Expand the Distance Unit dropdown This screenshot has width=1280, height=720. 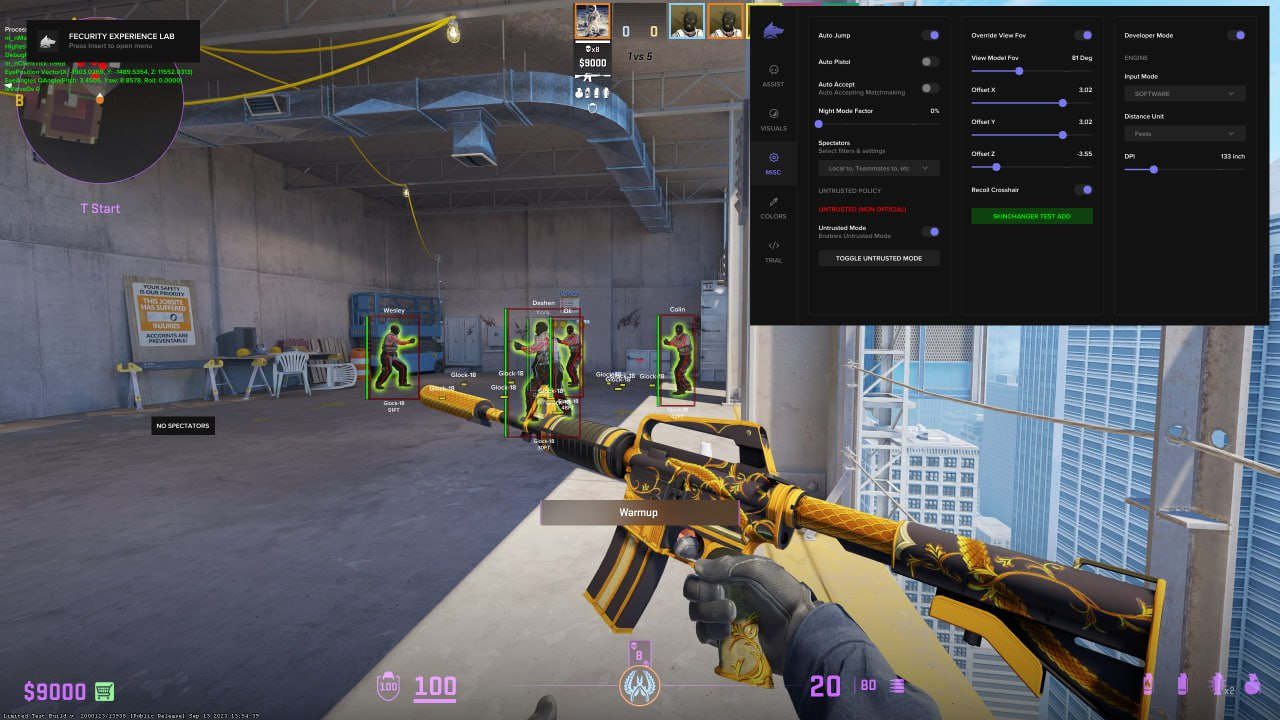coord(1184,133)
